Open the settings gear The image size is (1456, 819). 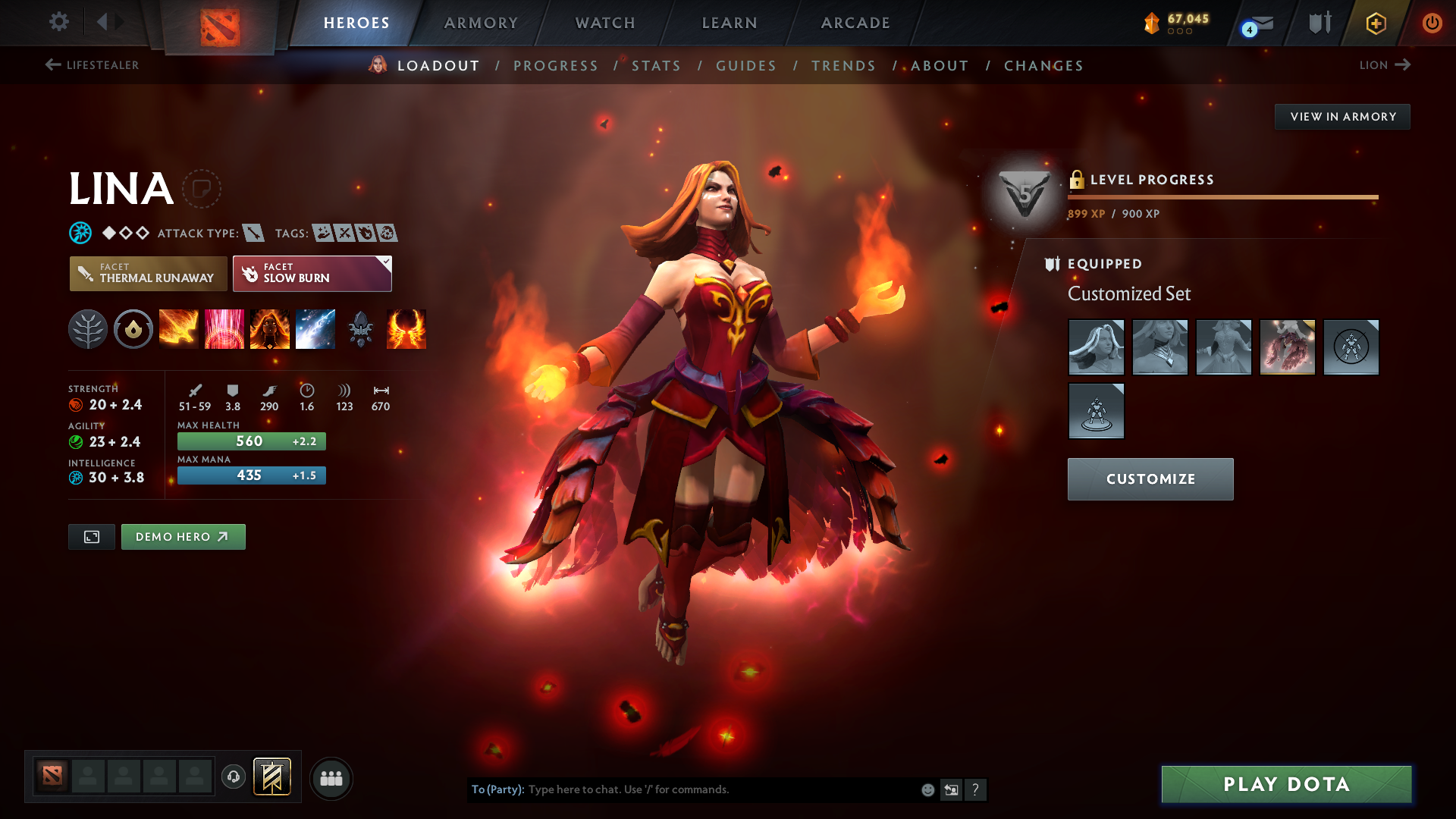tap(58, 22)
